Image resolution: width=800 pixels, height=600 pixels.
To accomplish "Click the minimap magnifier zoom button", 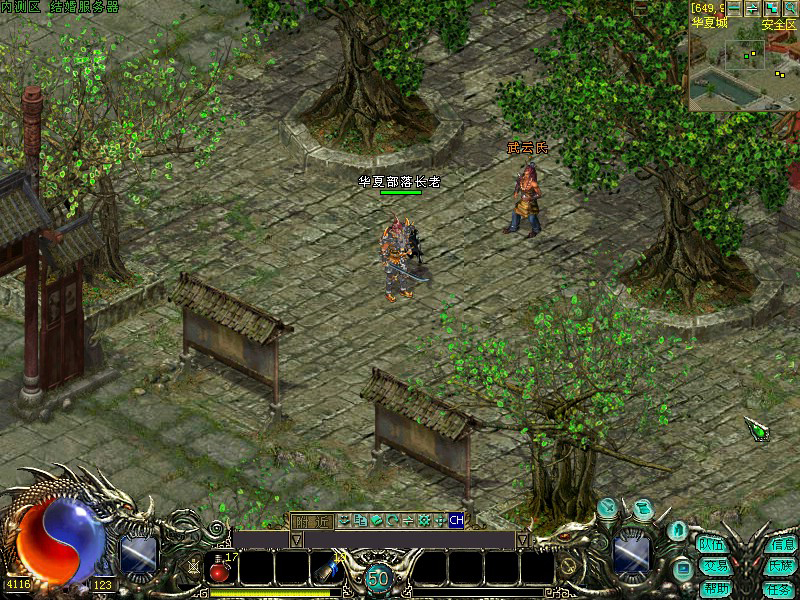I will coord(790,8).
